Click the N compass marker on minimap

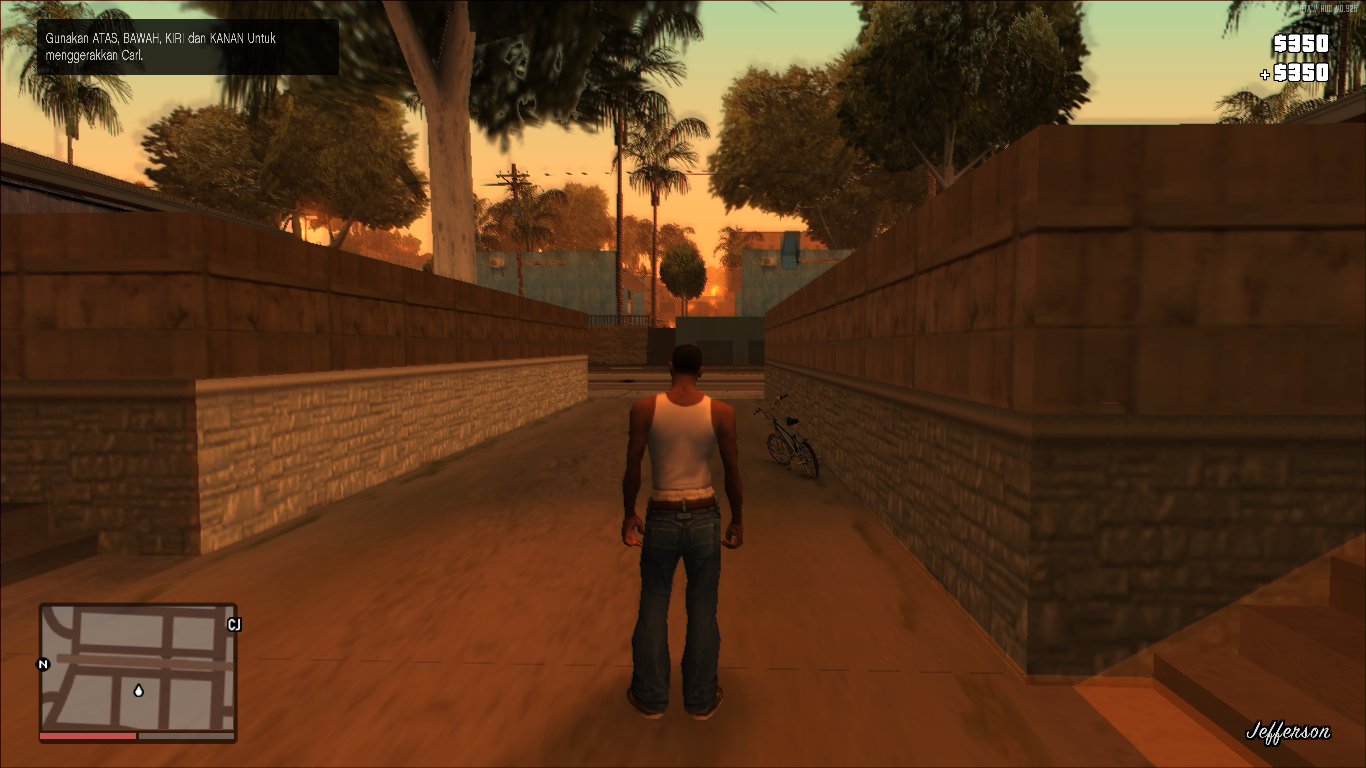[x=42, y=665]
